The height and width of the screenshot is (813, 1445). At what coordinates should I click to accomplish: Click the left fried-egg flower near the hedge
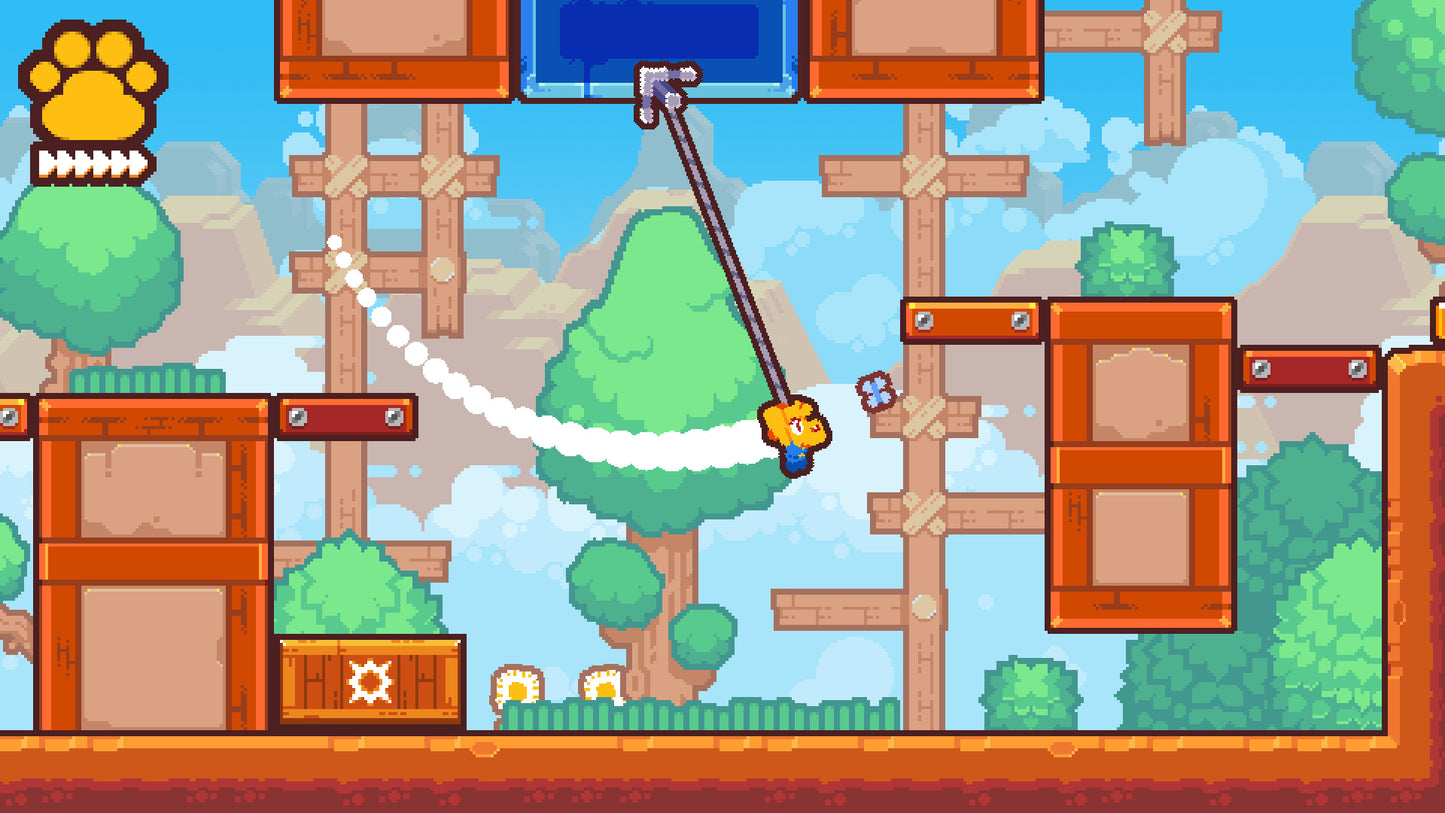pyautogui.click(x=519, y=685)
